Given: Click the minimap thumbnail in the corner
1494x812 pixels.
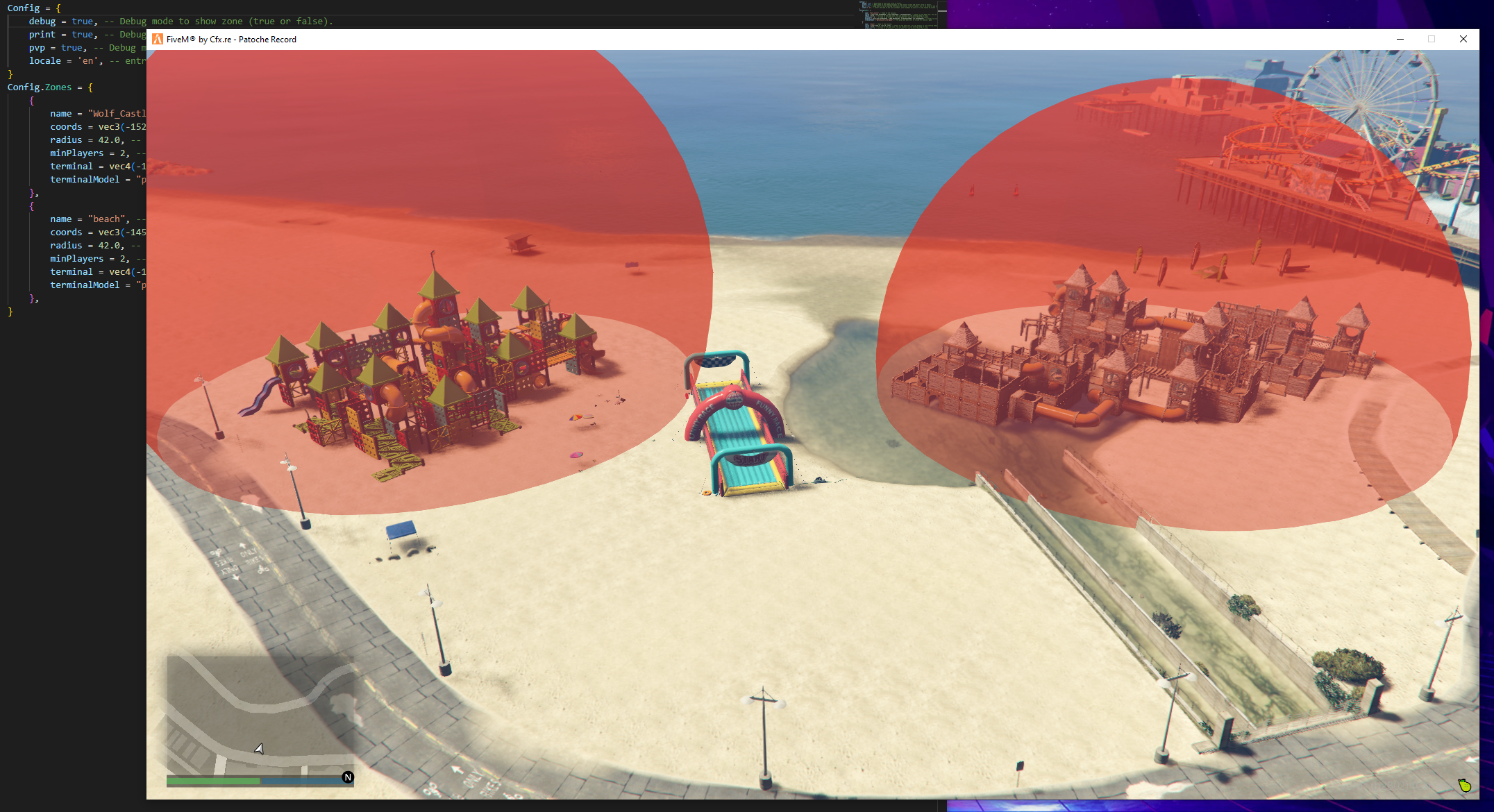Looking at the screenshot, I should click(x=260, y=718).
